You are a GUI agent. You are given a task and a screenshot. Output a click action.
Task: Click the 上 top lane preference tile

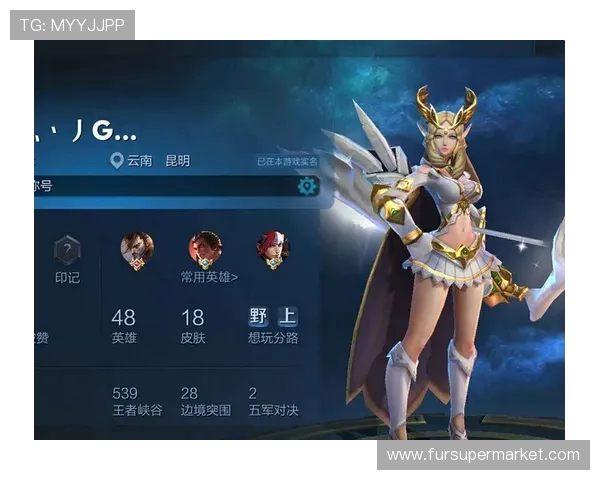pos(287,317)
